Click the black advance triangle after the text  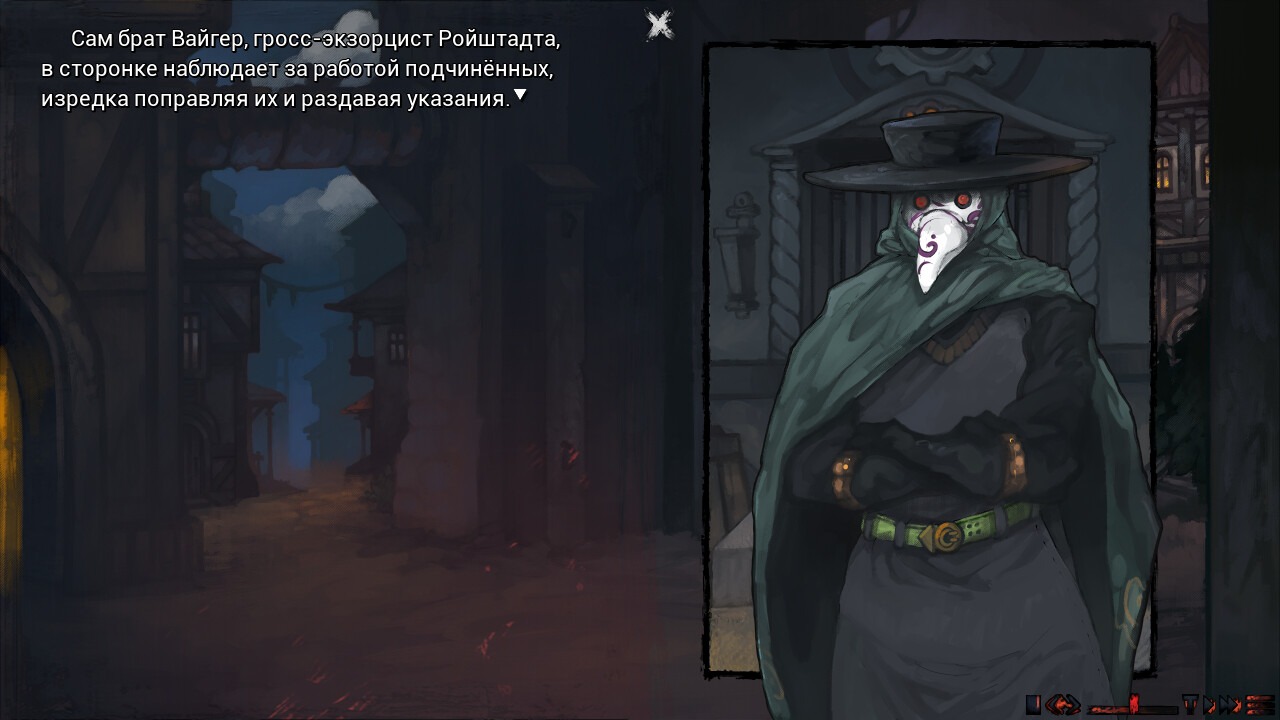click(519, 96)
